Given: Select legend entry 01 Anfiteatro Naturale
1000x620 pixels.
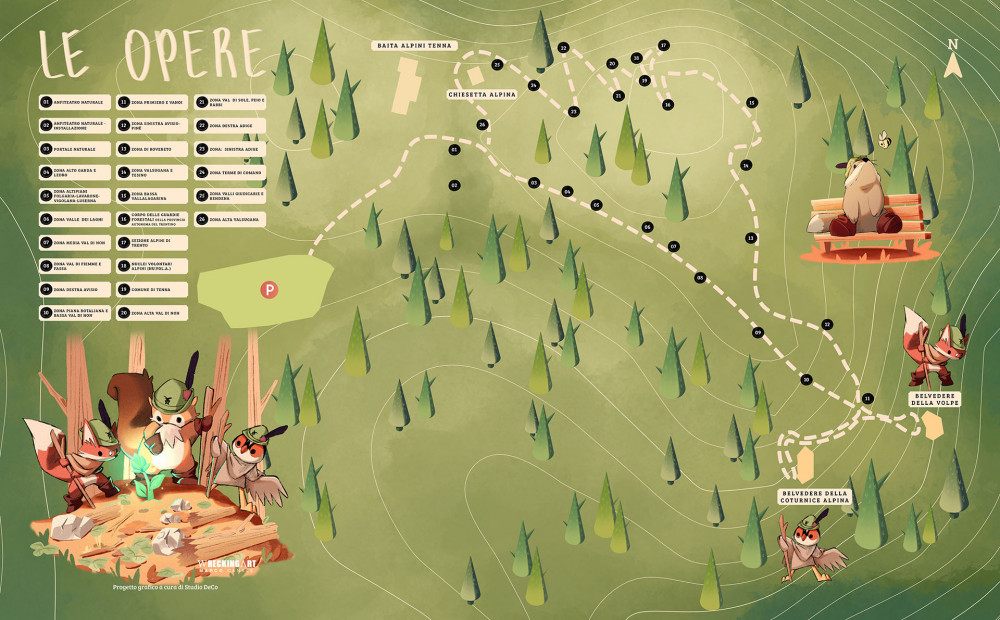Looking at the screenshot, I should point(72,102).
